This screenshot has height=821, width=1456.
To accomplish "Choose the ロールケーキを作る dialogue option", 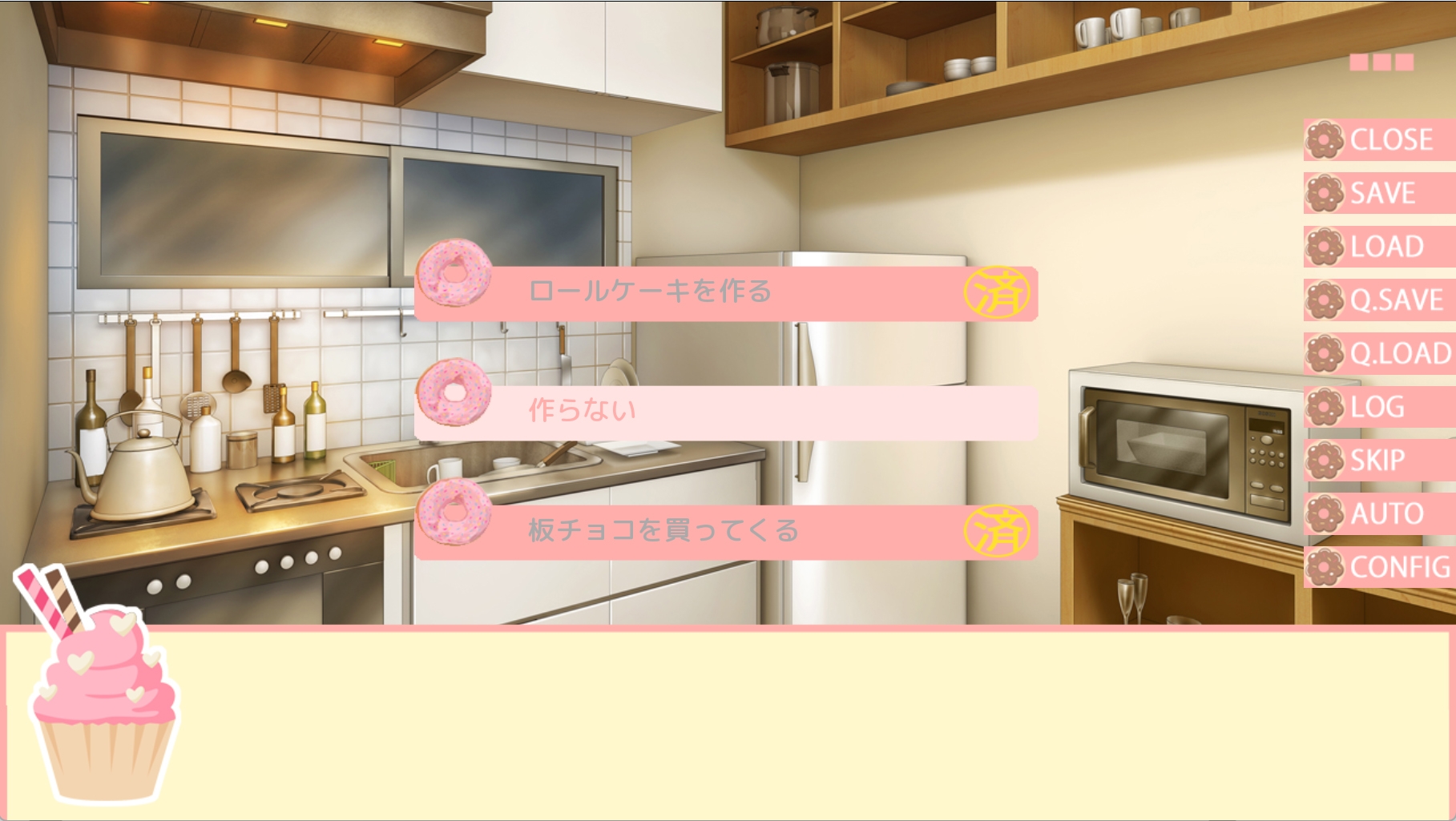I will [725, 292].
